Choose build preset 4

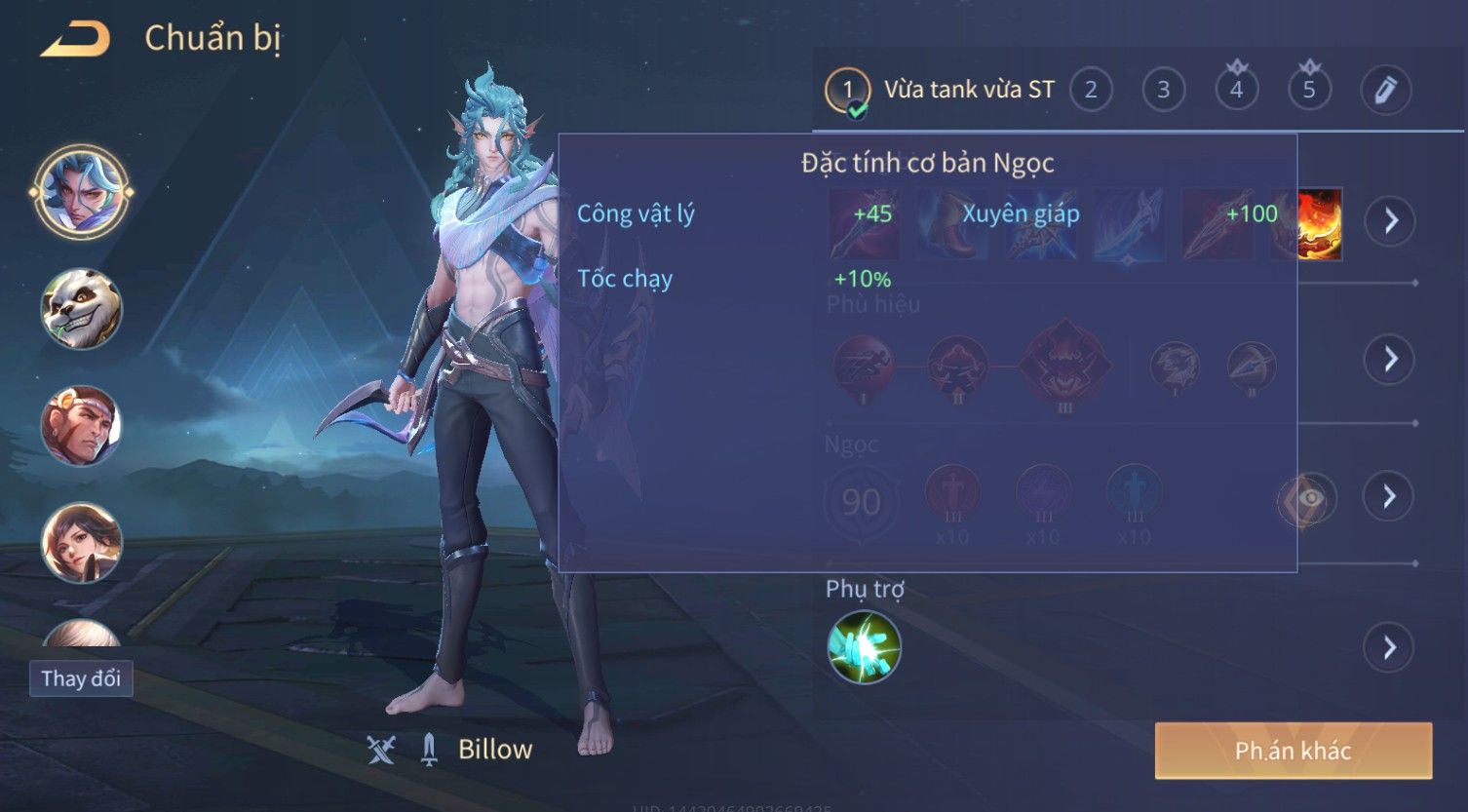click(1236, 91)
